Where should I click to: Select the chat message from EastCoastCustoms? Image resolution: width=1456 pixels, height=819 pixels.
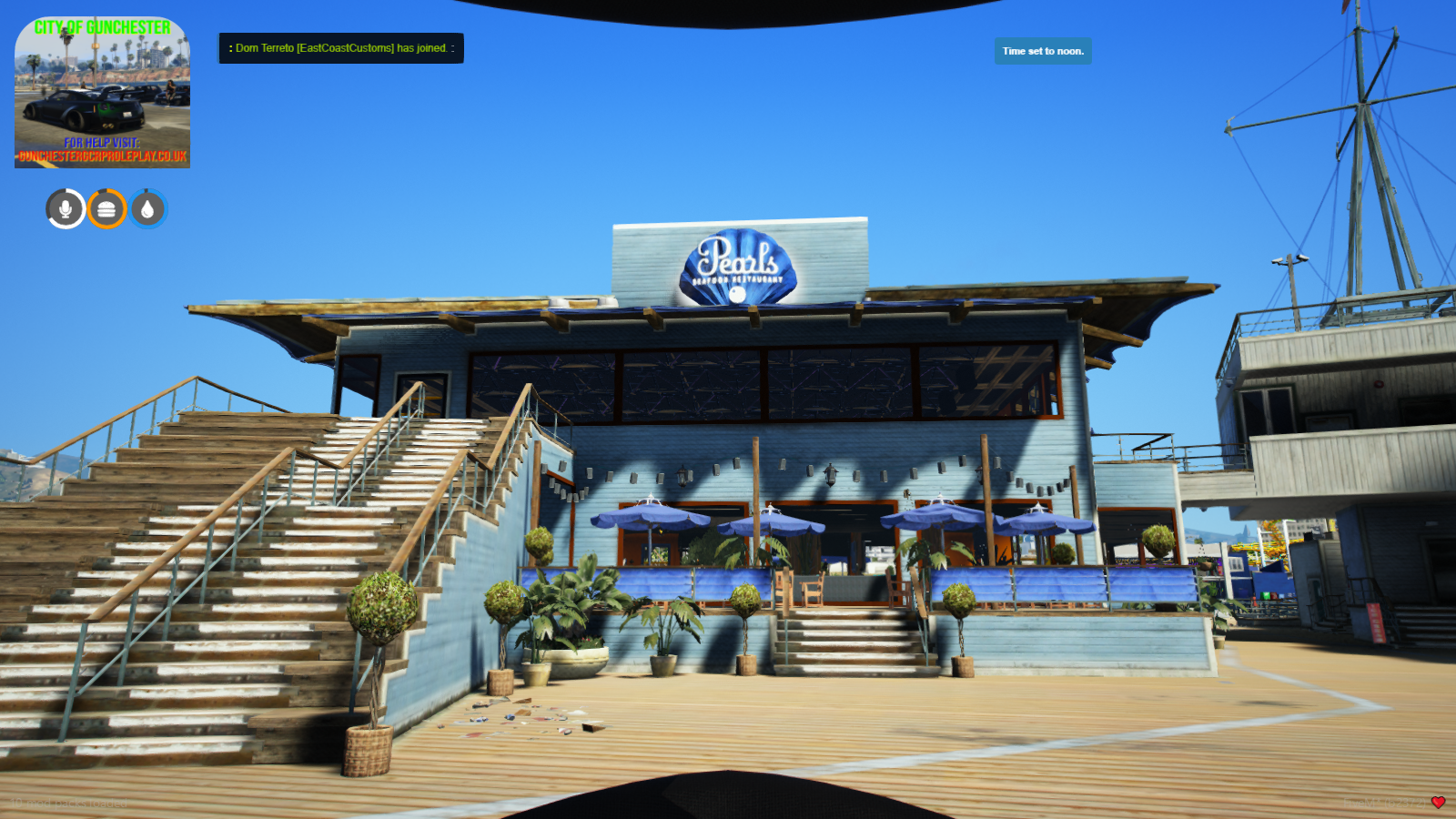[x=340, y=48]
